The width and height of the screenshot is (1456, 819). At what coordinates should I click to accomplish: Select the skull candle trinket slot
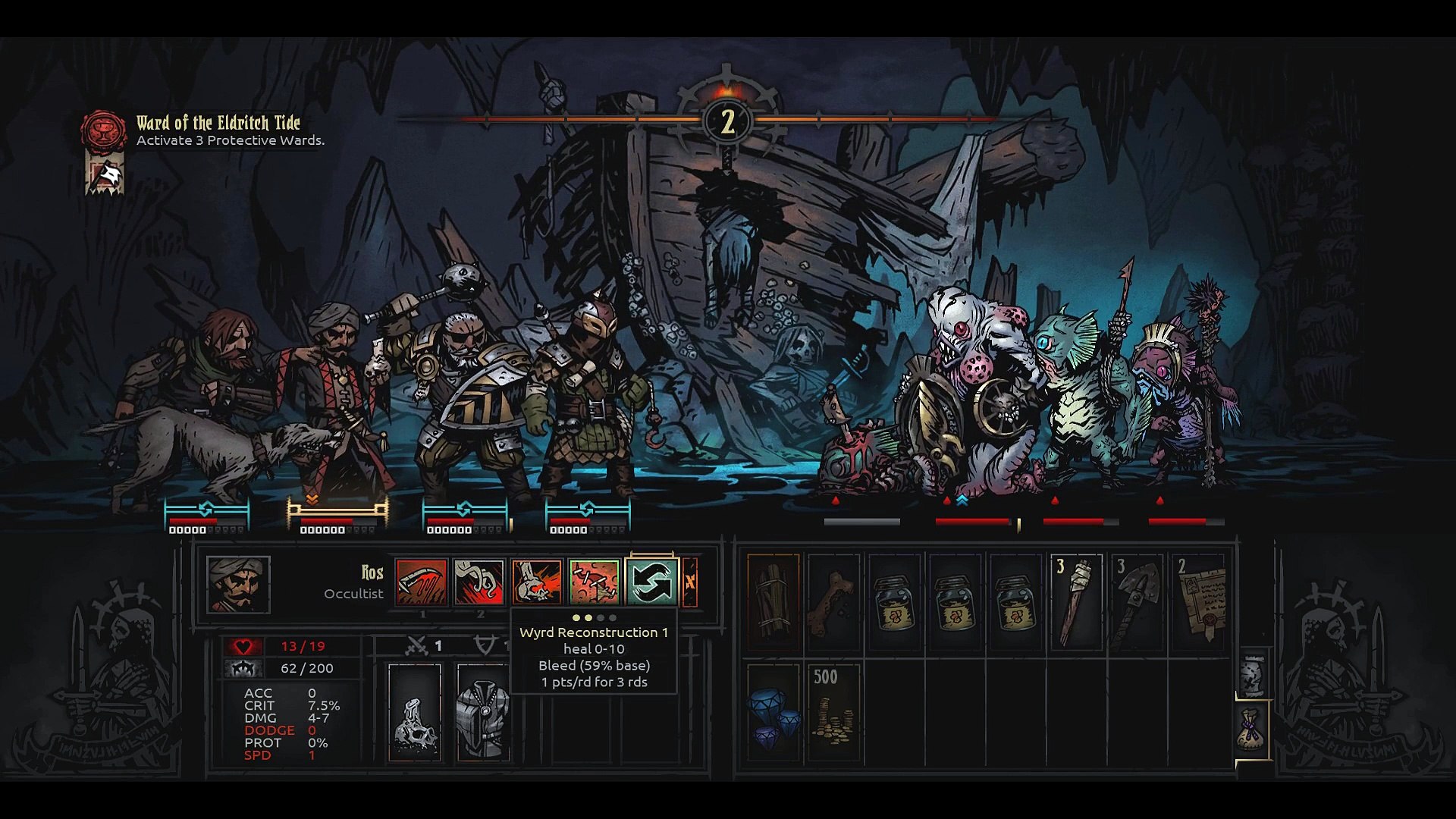[x=414, y=713]
